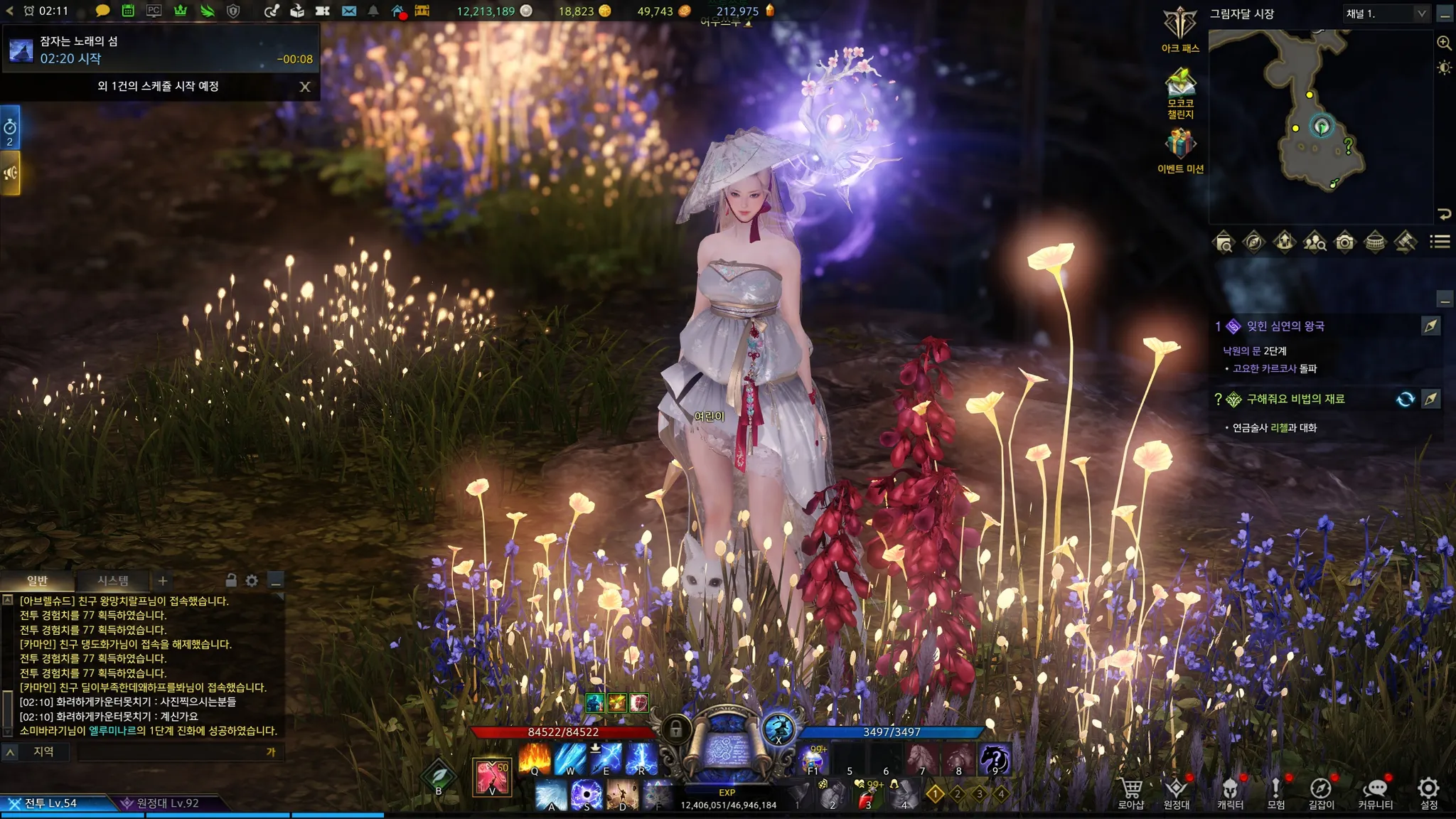Image resolution: width=1456 pixels, height=819 pixels.
Task: Add a new chat tab with the plus
Action: [163, 581]
